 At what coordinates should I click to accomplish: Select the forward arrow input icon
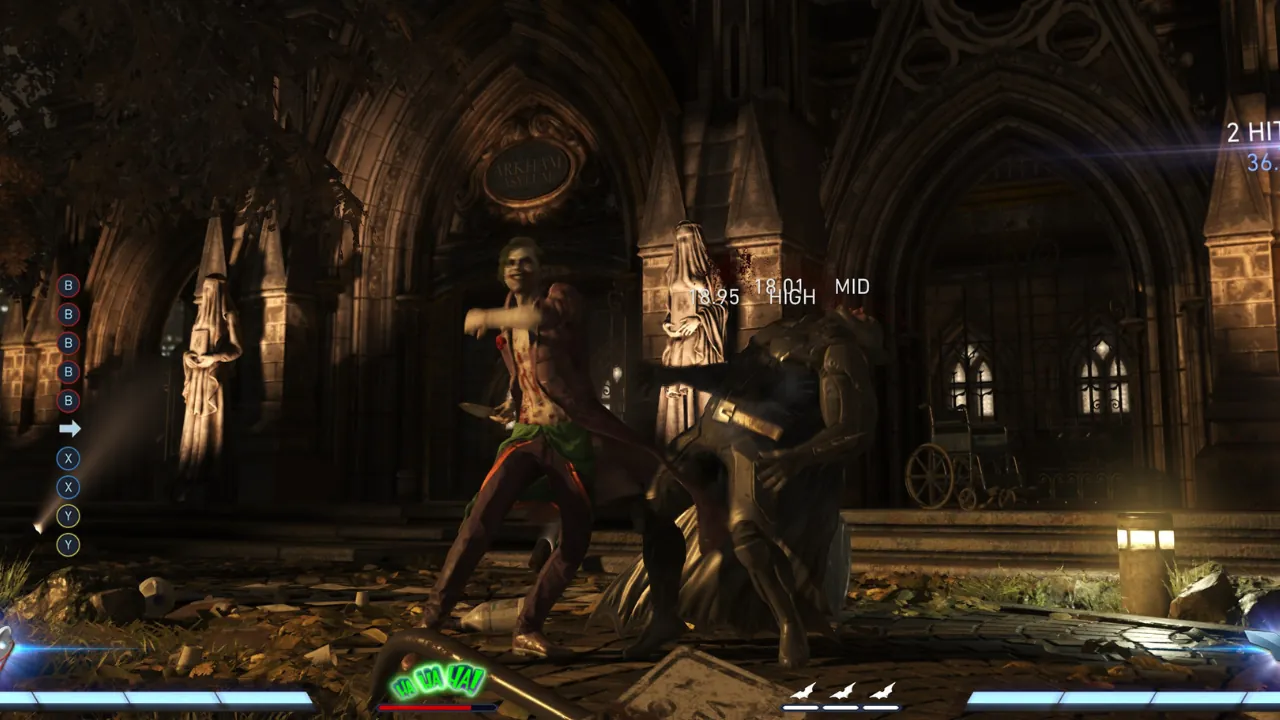click(68, 428)
